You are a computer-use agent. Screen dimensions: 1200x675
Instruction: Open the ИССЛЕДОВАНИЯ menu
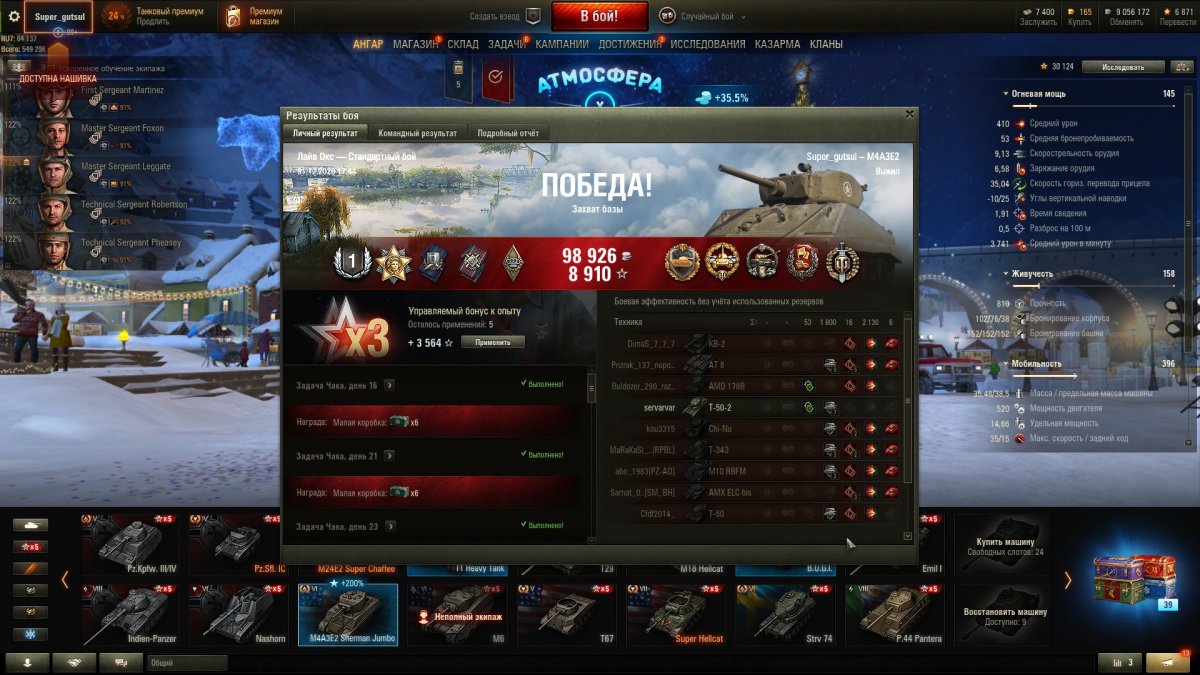707,44
